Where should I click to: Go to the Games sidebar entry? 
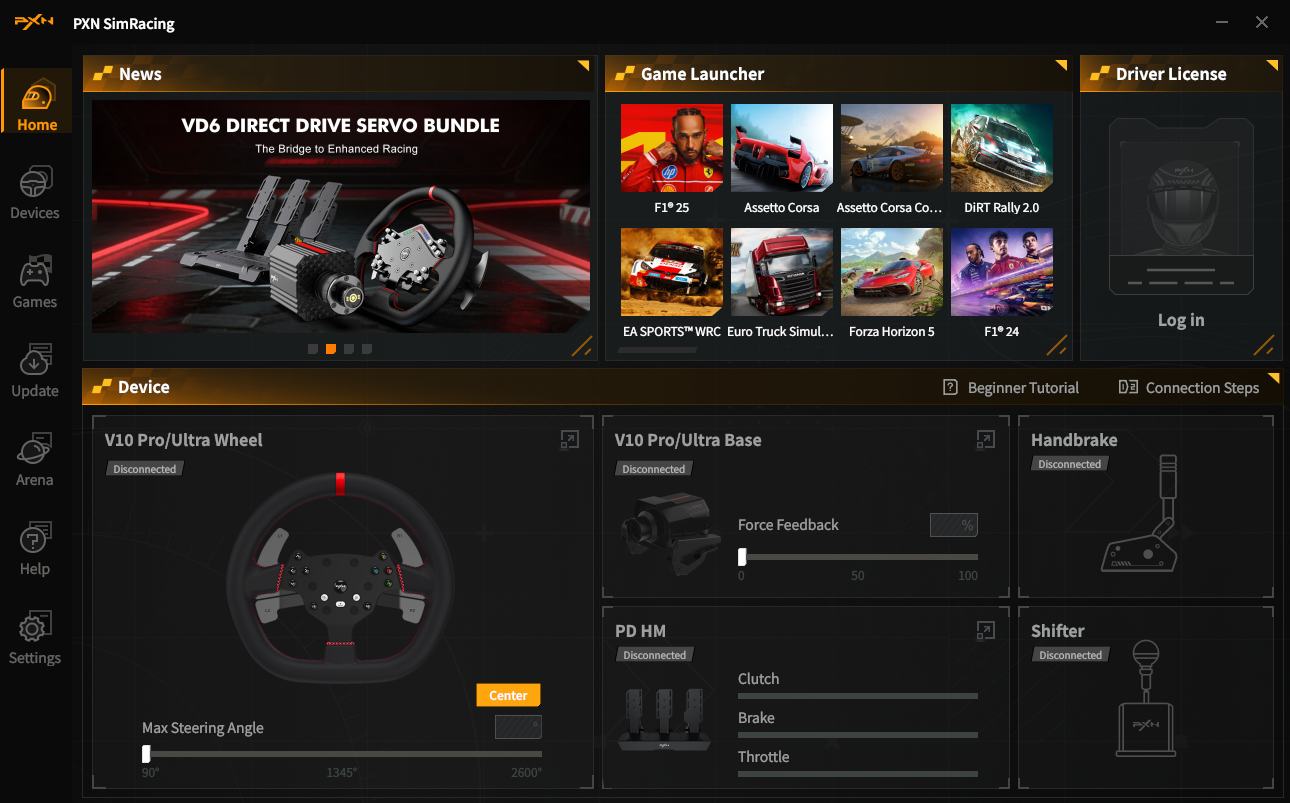35,282
